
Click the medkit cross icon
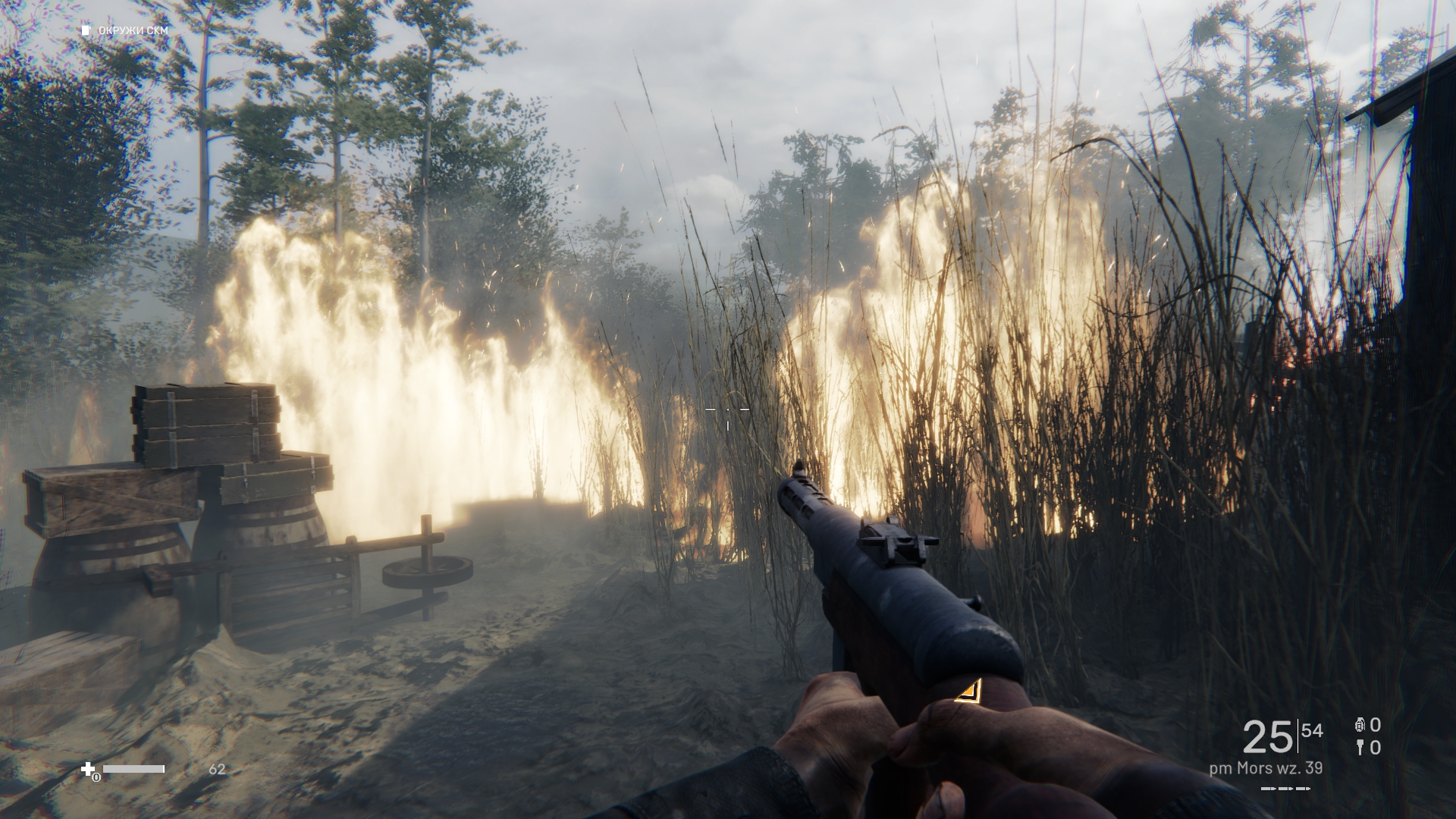point(89,770)
